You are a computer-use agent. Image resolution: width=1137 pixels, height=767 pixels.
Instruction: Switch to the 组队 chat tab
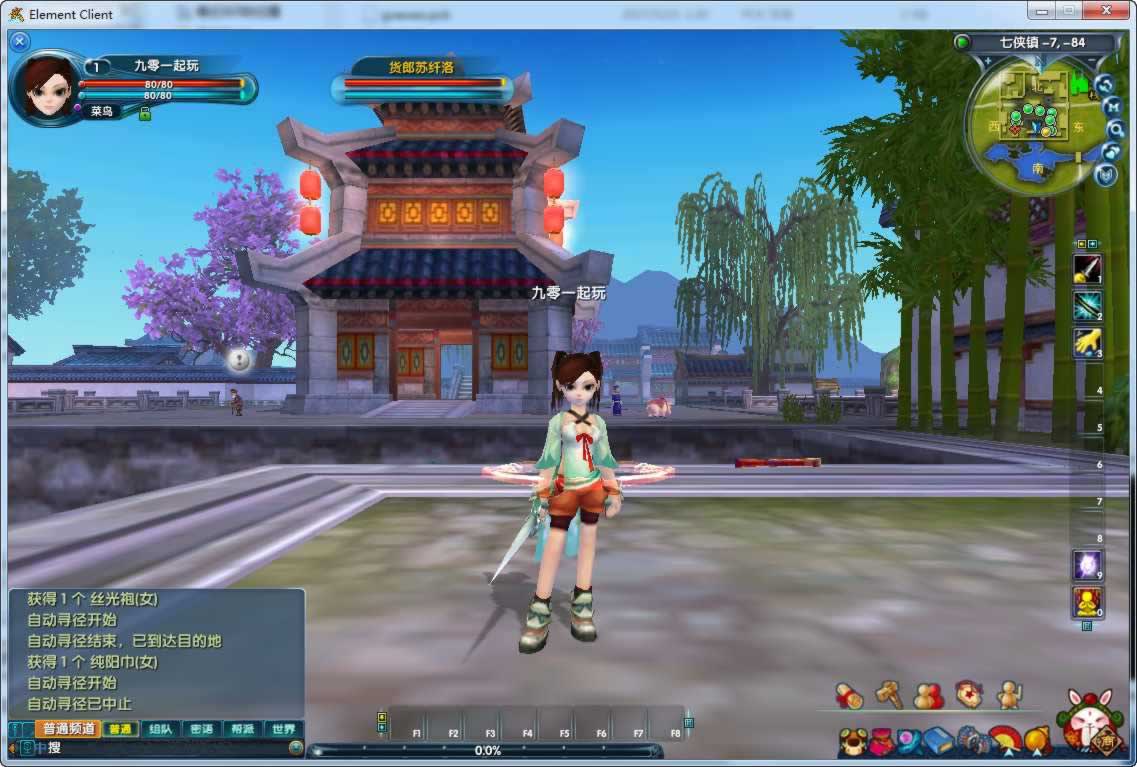coord(160,729)
